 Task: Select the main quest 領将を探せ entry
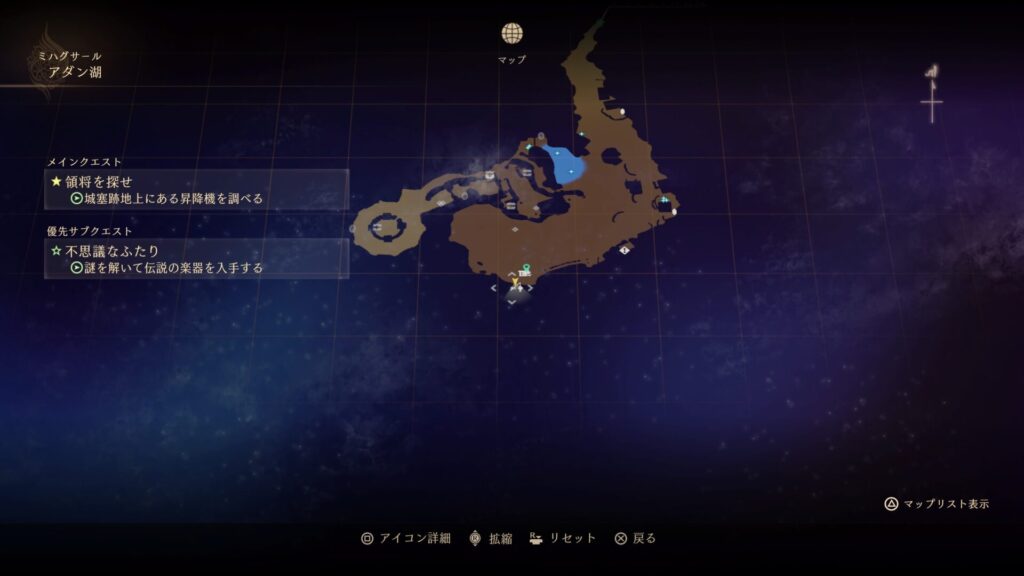(x=197, y=189)
